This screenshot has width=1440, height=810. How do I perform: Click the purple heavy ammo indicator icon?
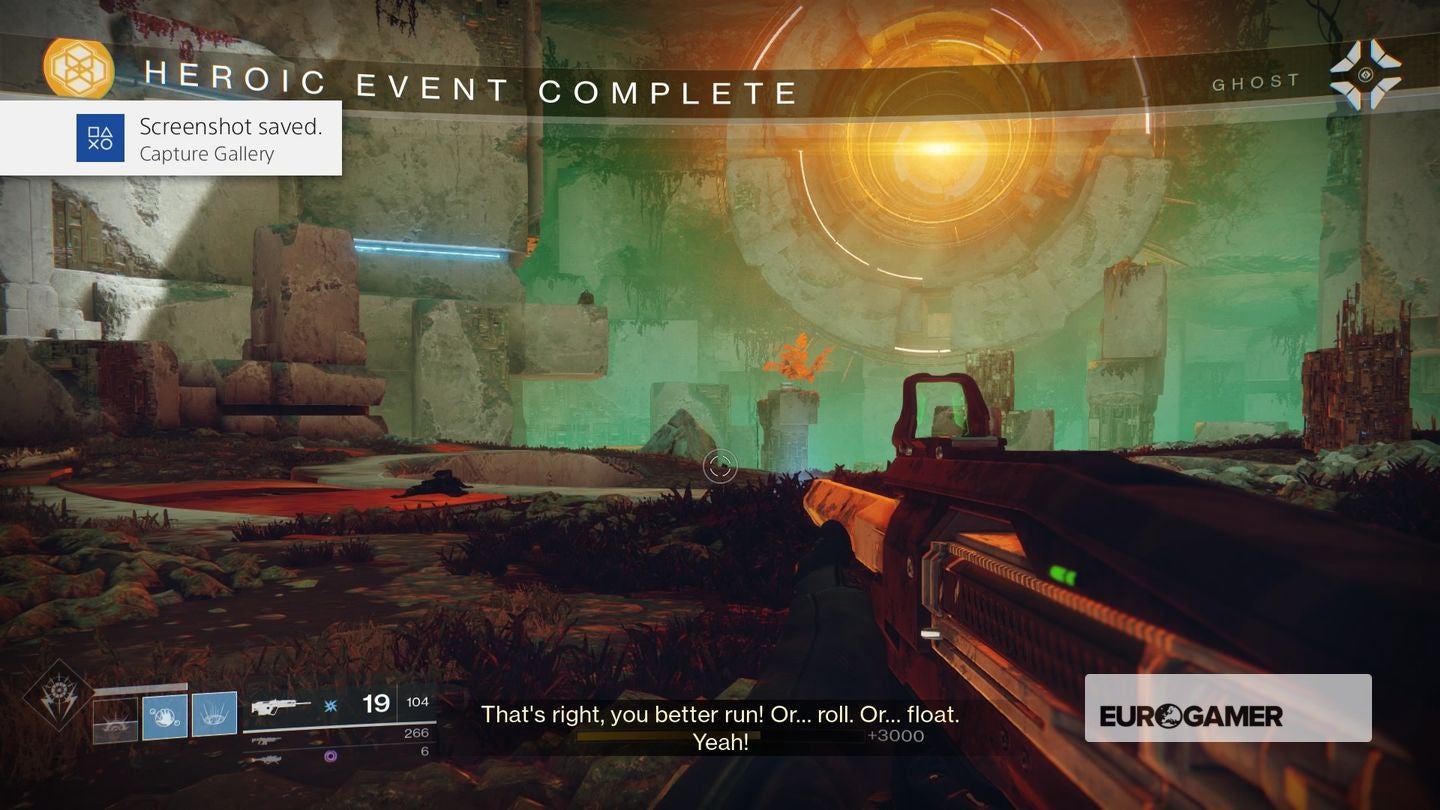pyautogui.click(x=330, y=756)
